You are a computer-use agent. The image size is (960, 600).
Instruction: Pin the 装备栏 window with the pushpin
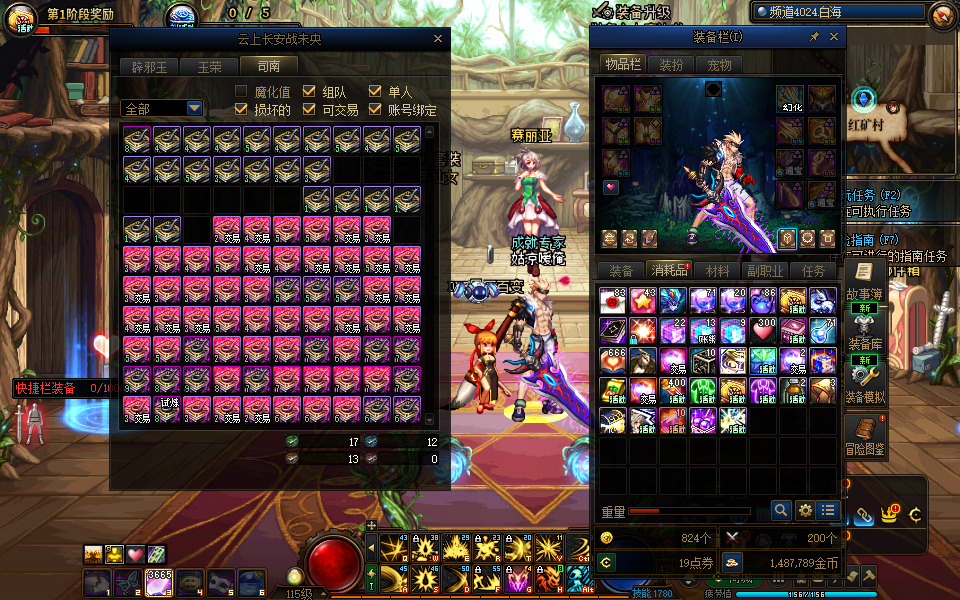(x=814, y=37)
